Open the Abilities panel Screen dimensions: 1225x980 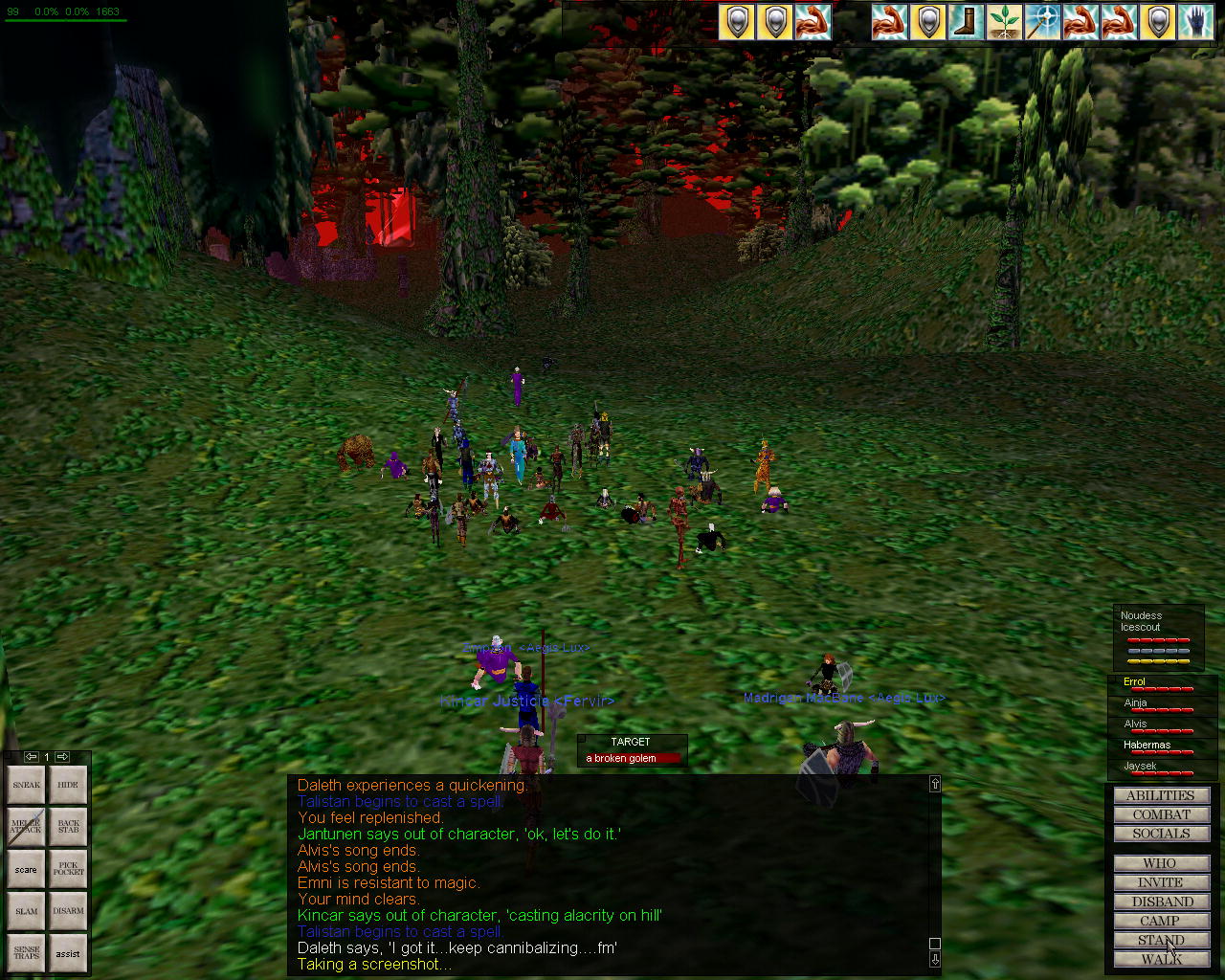tap(1161, 795)
